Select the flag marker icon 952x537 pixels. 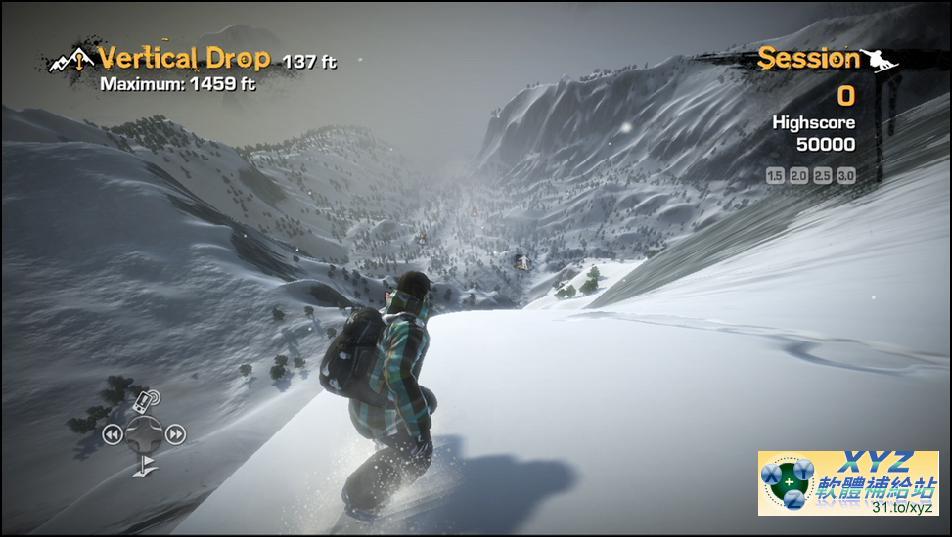(x=146, y=463)
